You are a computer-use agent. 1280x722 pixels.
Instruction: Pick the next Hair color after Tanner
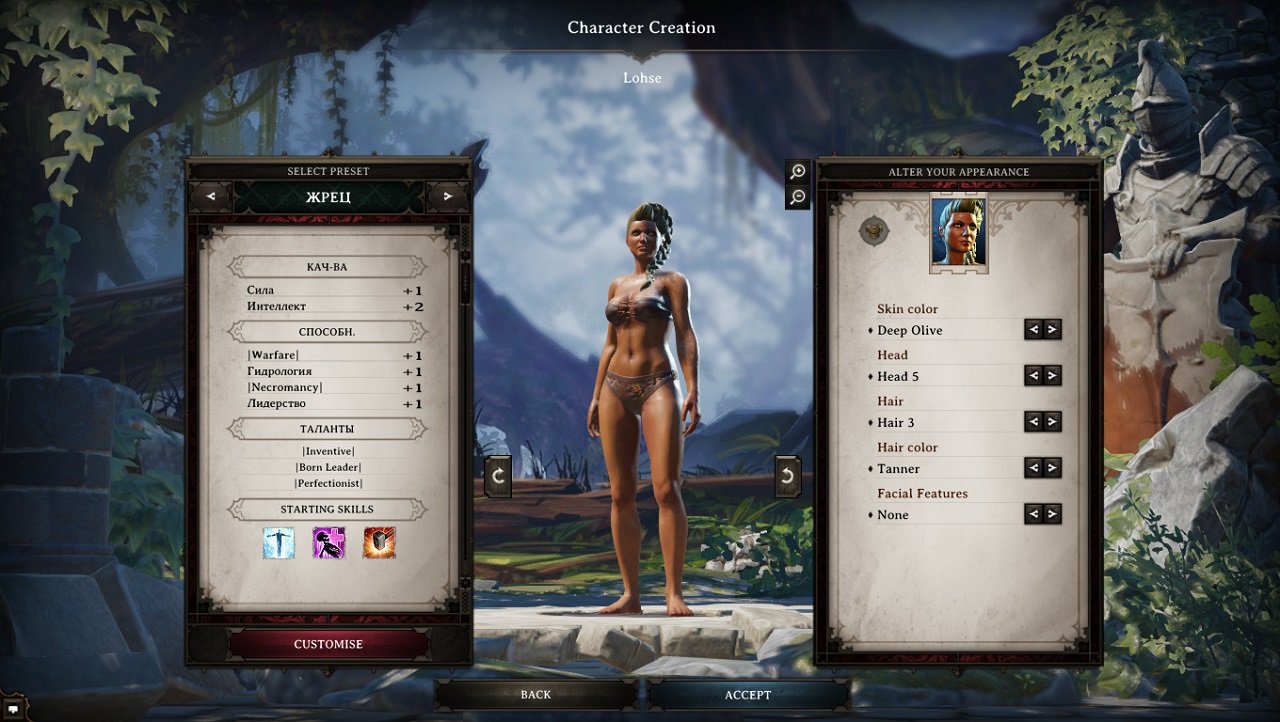[x=1051, y=468]
